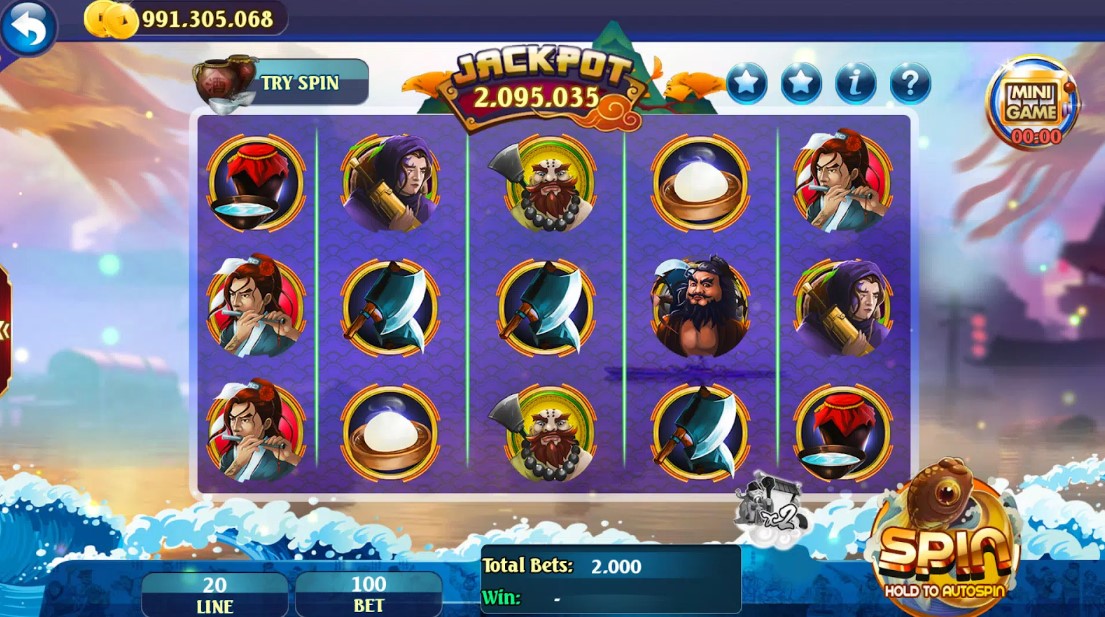Spin the reels with the Spin button

click(943, 546)
